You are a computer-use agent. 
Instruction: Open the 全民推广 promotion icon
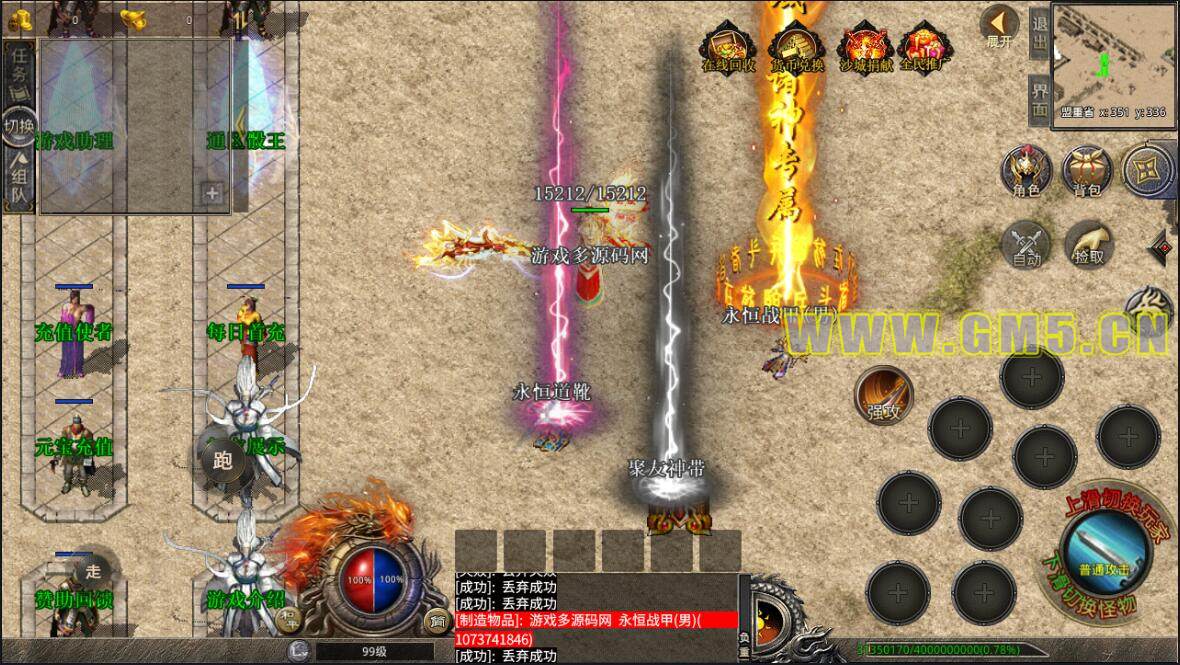pos(925,47)
